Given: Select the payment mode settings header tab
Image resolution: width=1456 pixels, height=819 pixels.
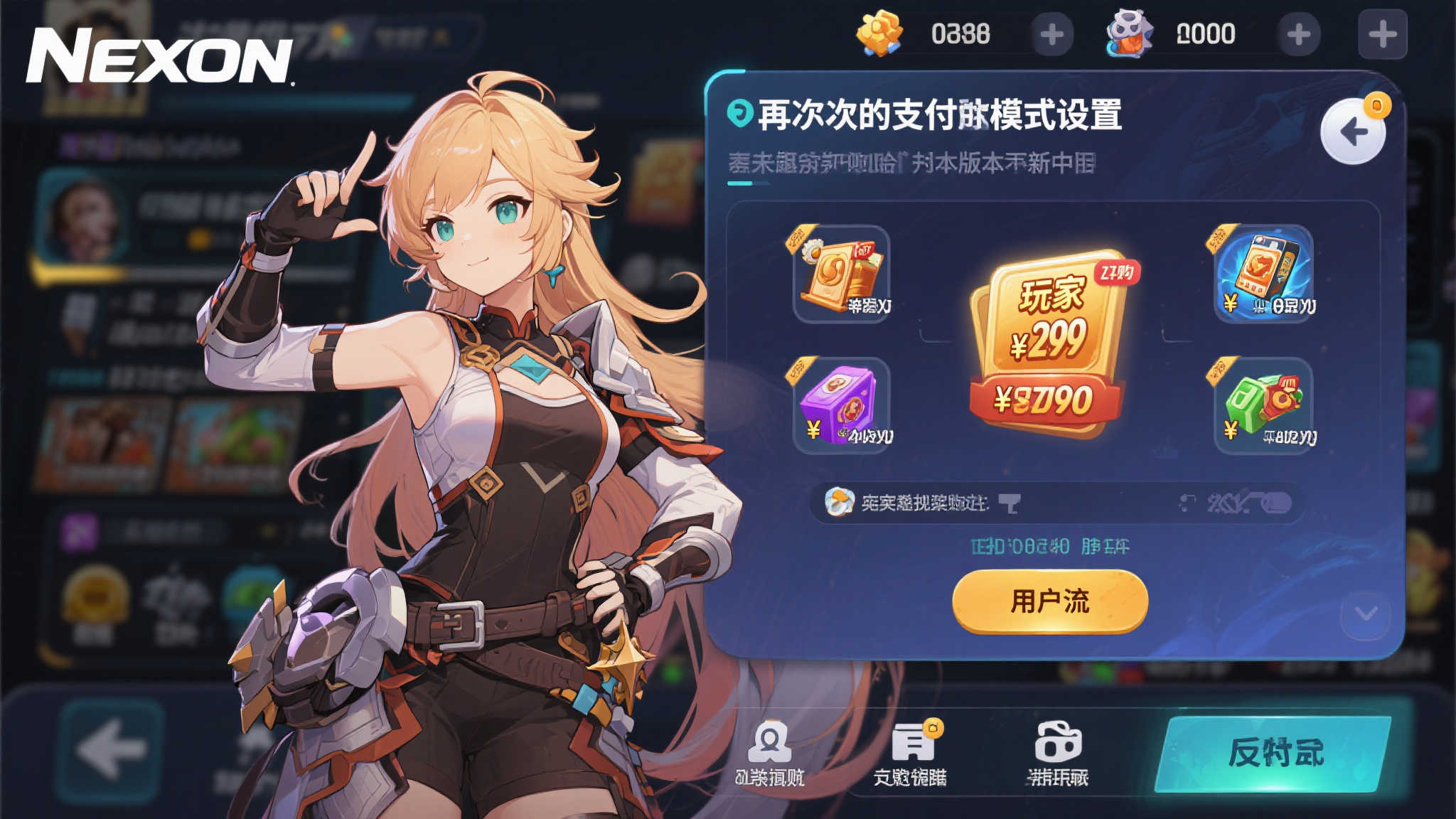Looking at the screenshot, I should (924, 115).
